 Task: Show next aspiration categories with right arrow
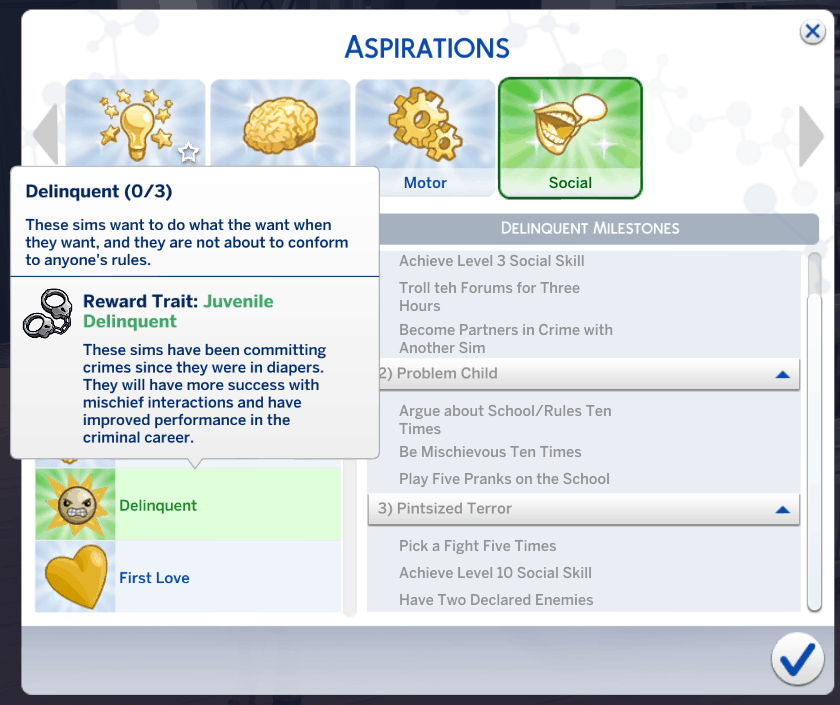tap(811, 136)
